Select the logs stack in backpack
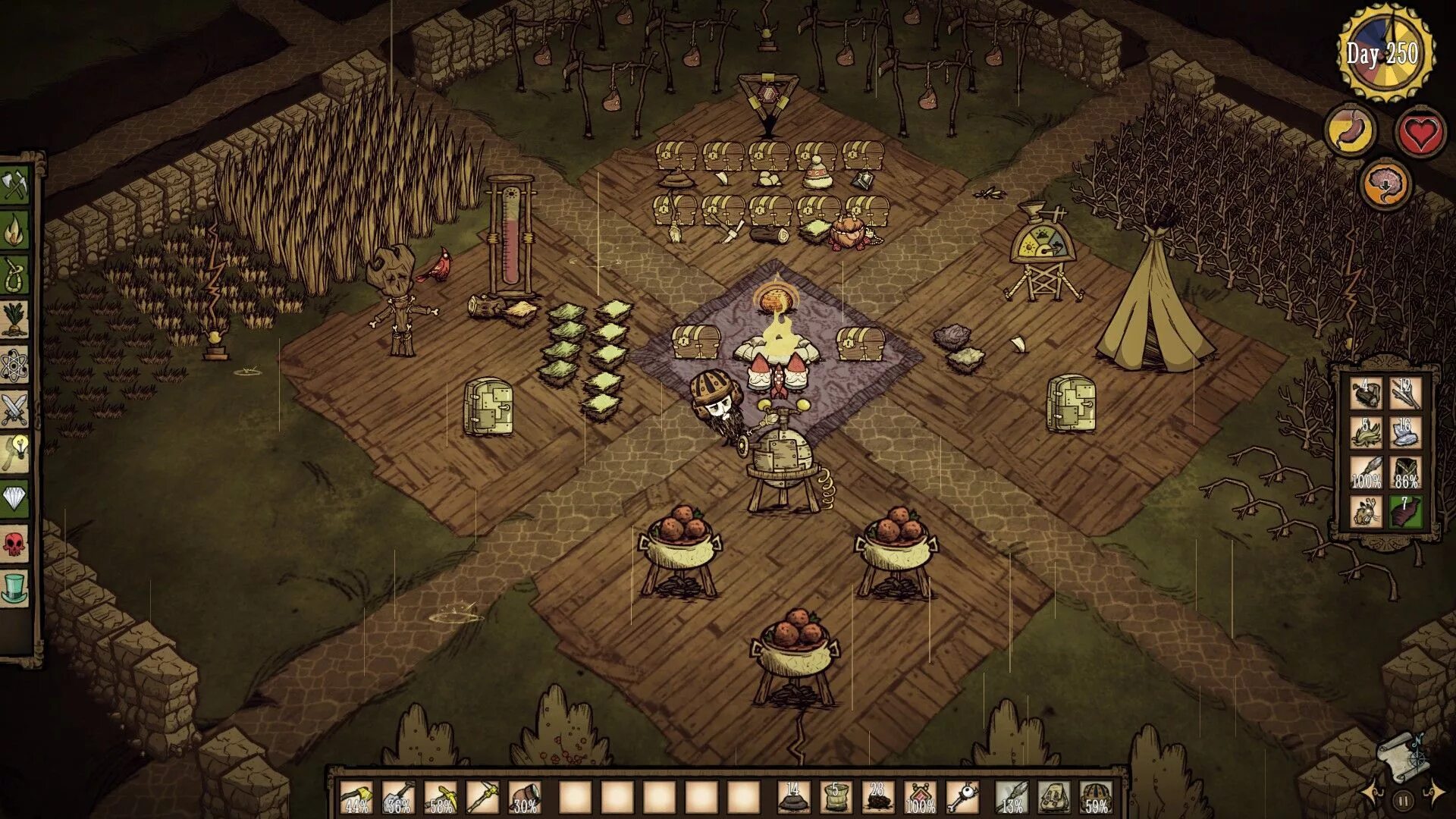1456x819 pixels. pos(1365,394)
